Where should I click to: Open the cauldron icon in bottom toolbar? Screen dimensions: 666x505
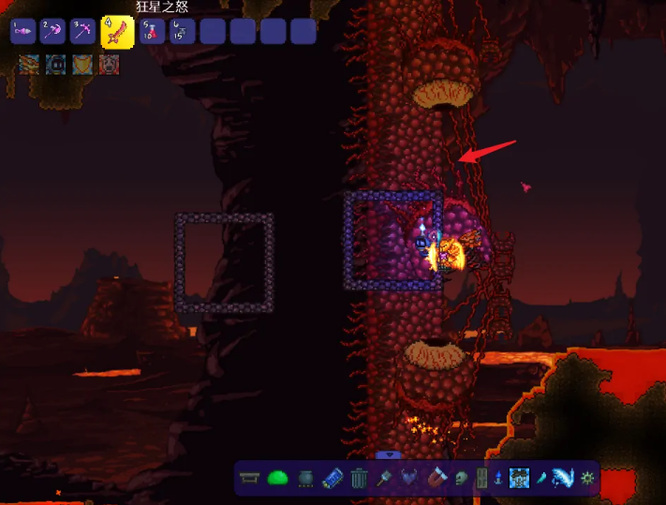[x=305, y=478]
